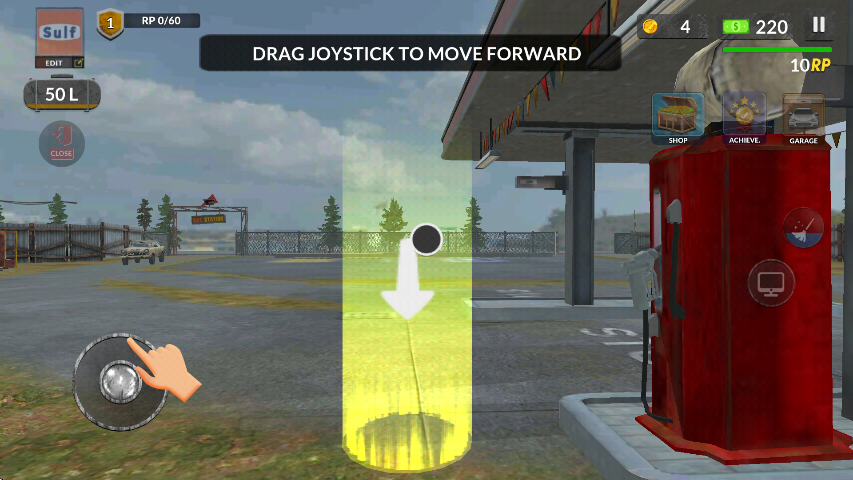Tap the red Close door button

[61, 143]
